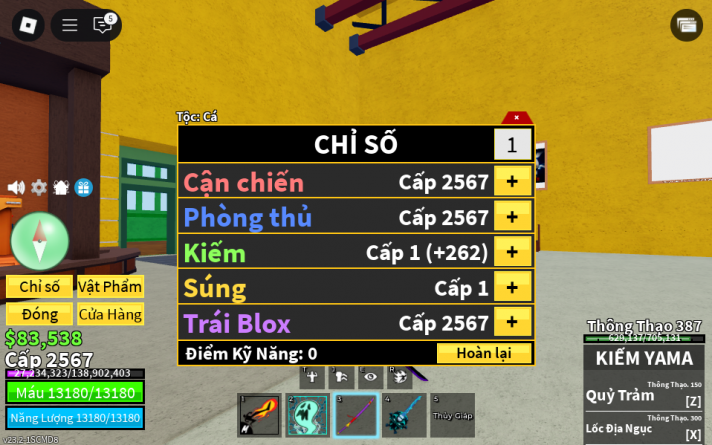Increase the Kiếm stat
Viewport: 712px width, 445px height.
[x=512, y=251]
